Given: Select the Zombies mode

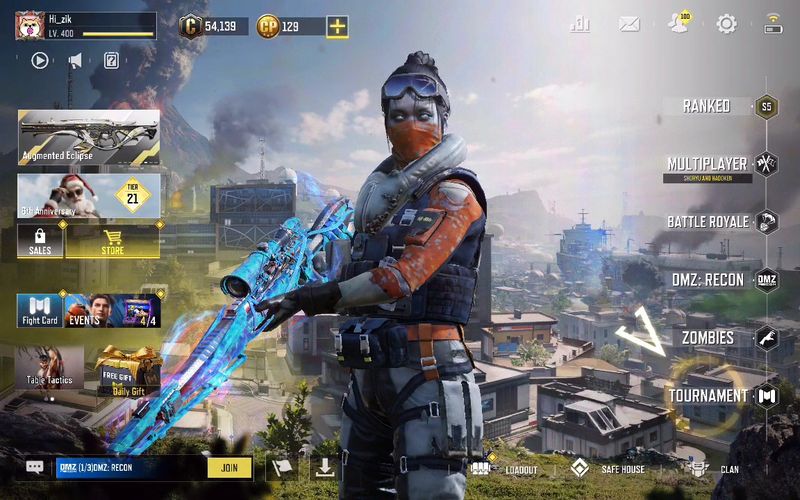Looking at the screenshot, I should (x=709, y=338).
